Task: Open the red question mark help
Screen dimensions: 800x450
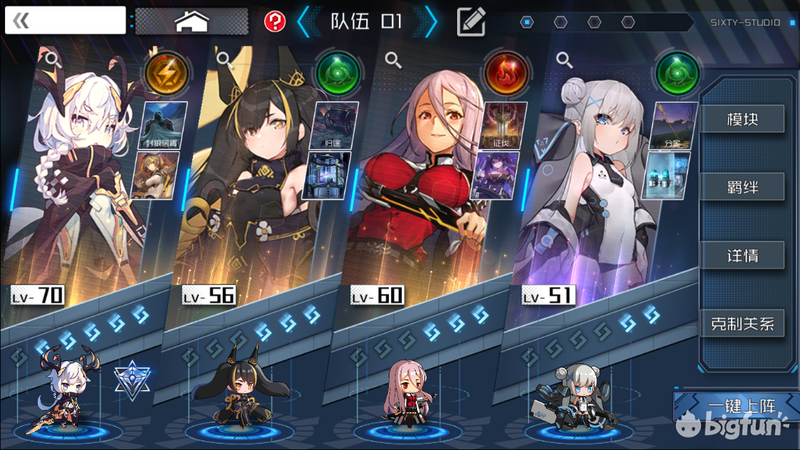Action: (x=275, y=21)
